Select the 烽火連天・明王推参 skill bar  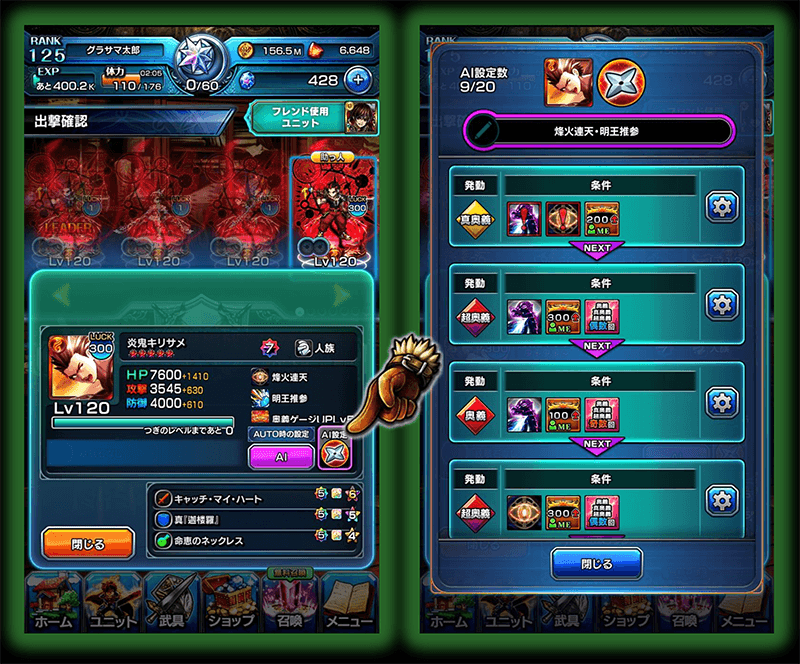tap(598, 131)
